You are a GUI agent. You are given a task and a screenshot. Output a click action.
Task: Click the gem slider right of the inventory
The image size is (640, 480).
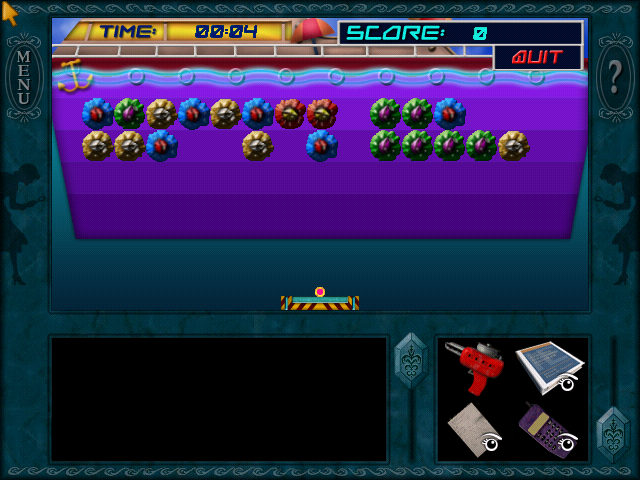point(612,432)
